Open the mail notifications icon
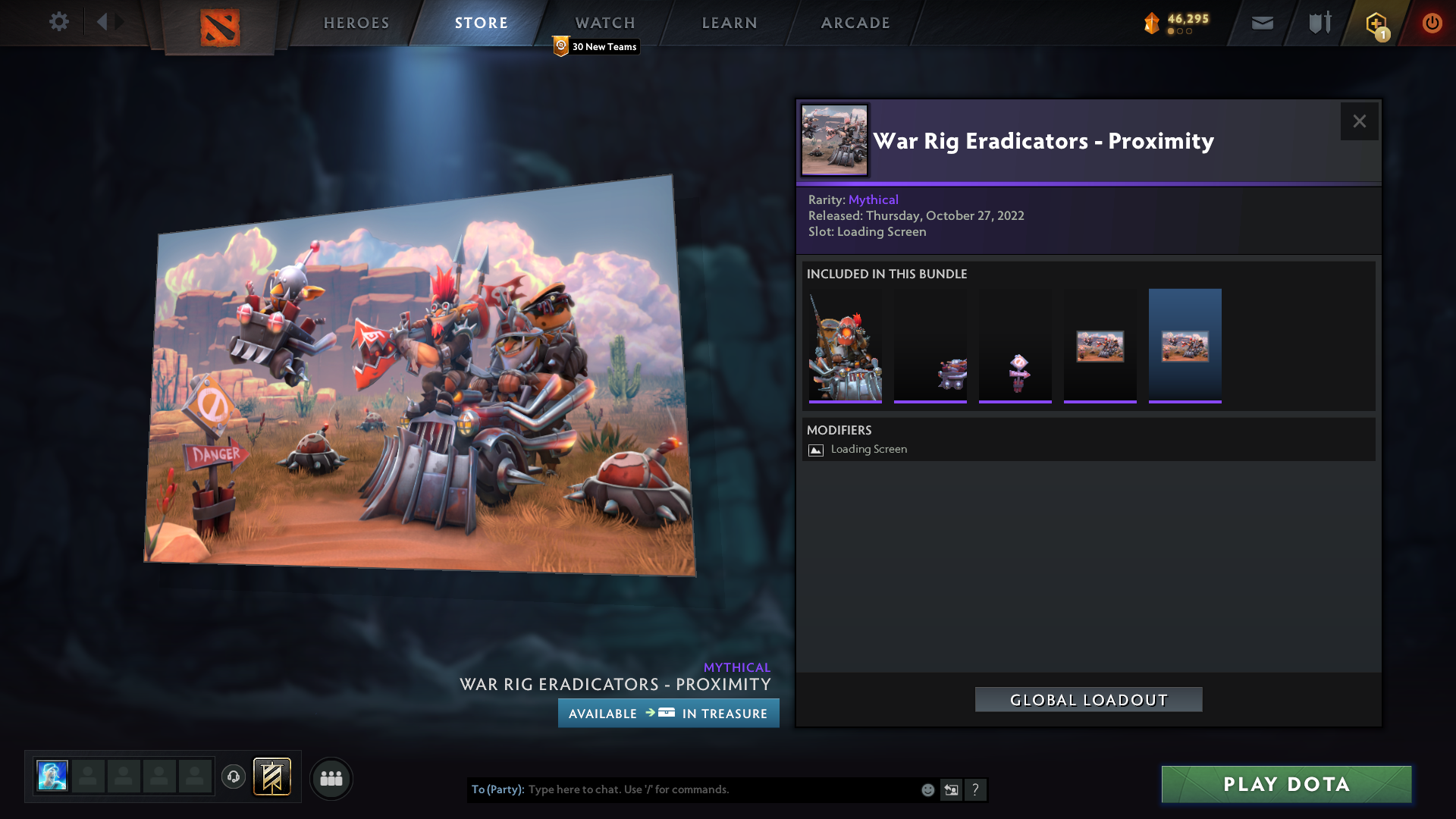The width and height of the screenshot is (1456, 819). tap(1262, 23)
